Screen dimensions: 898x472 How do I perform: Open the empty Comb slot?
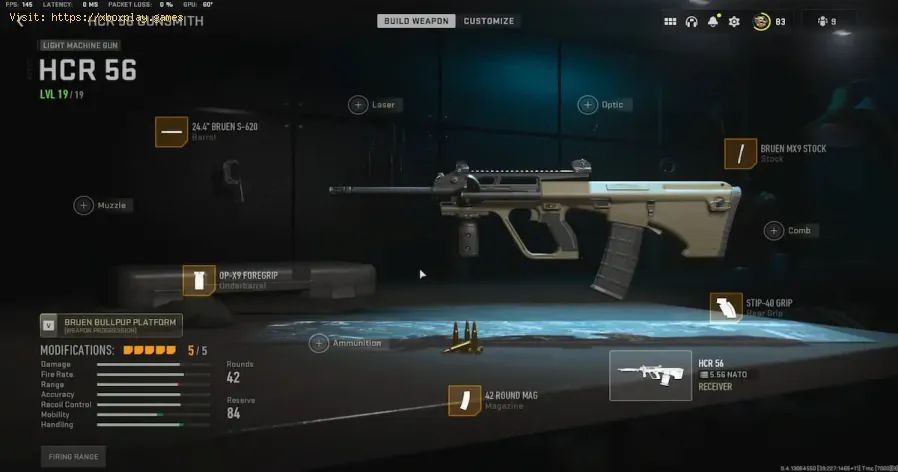coord(774,230)
